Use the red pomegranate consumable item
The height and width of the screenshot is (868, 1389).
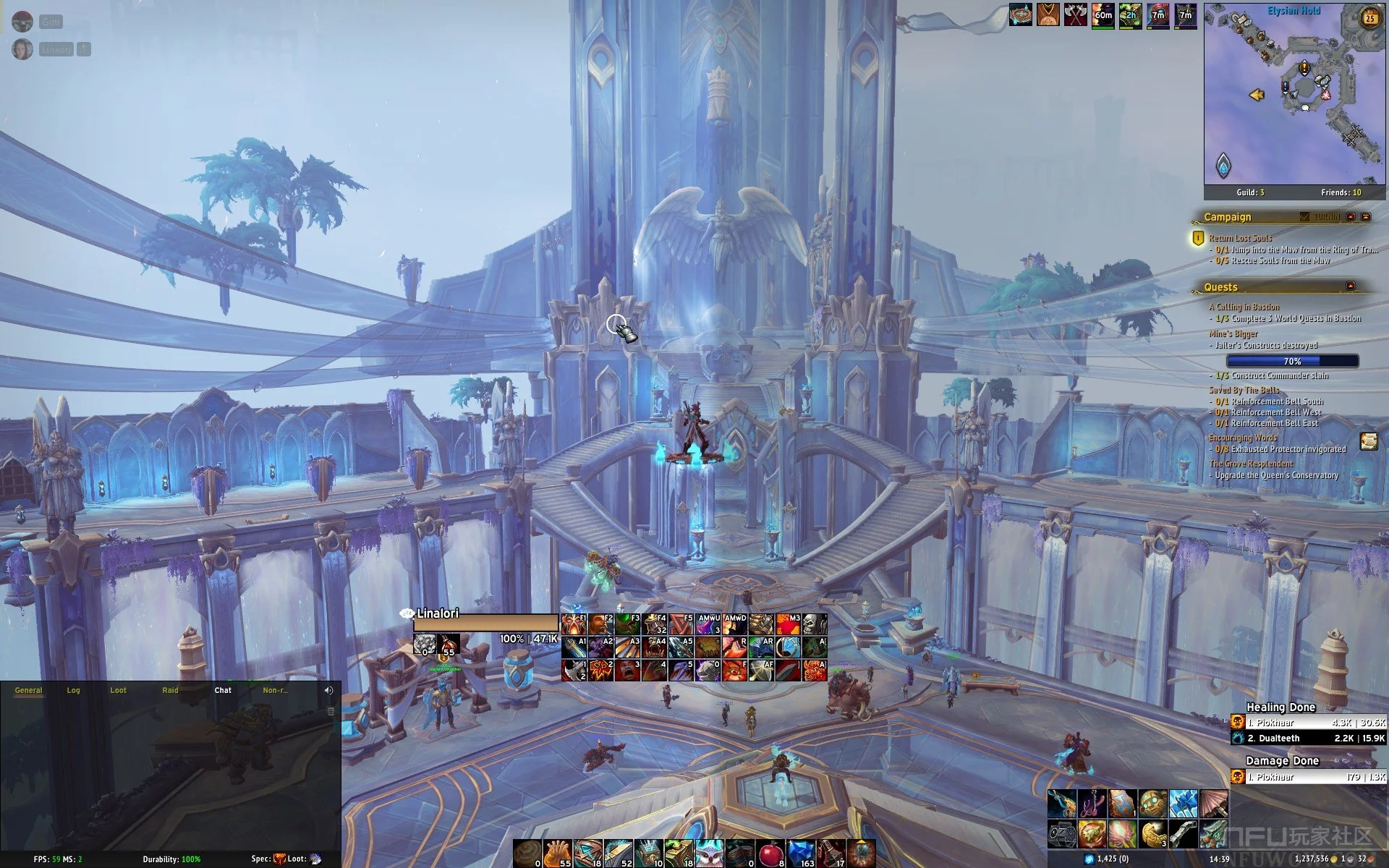(773, 854)
